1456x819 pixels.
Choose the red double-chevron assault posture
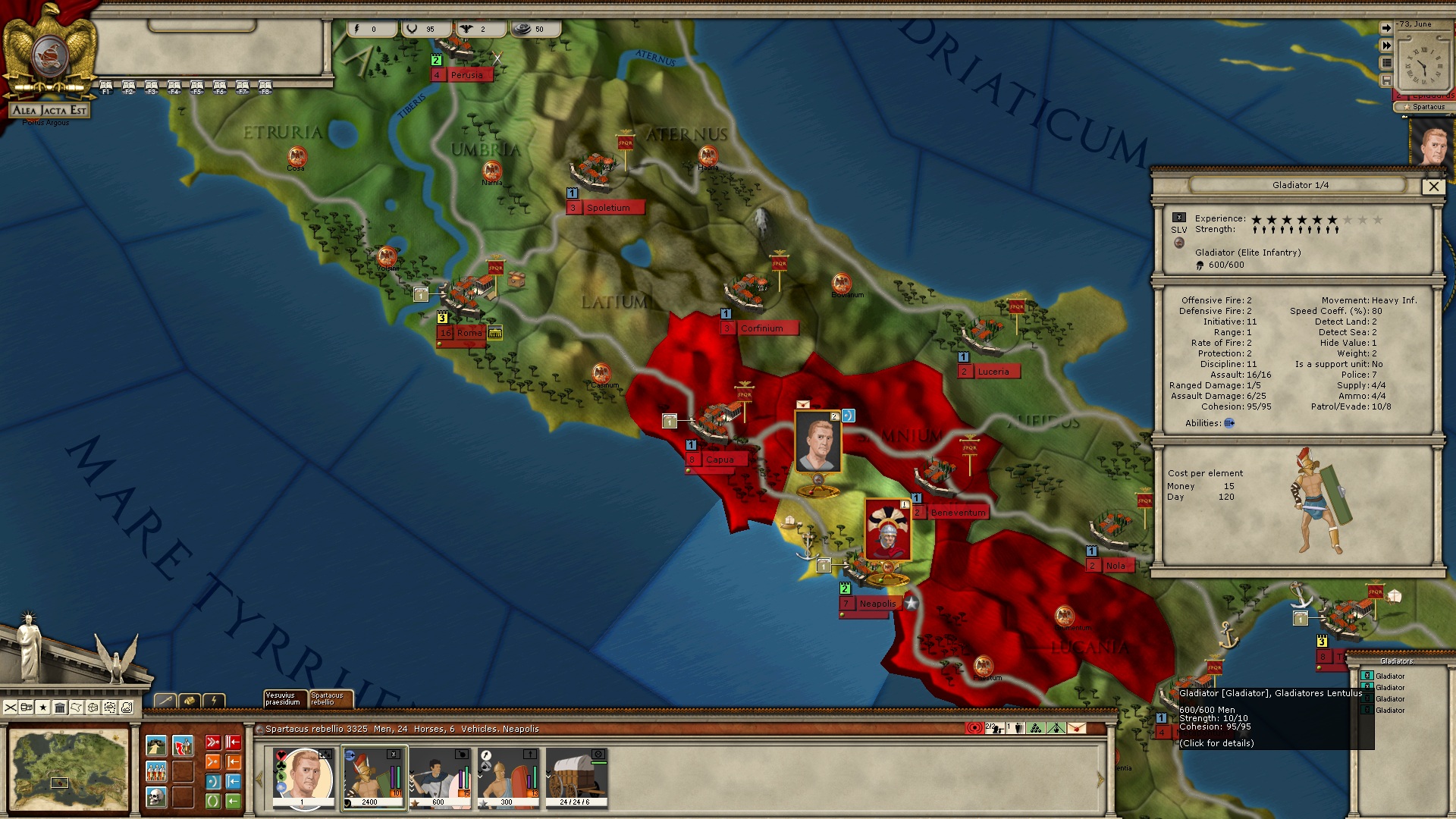coord(213,743)
